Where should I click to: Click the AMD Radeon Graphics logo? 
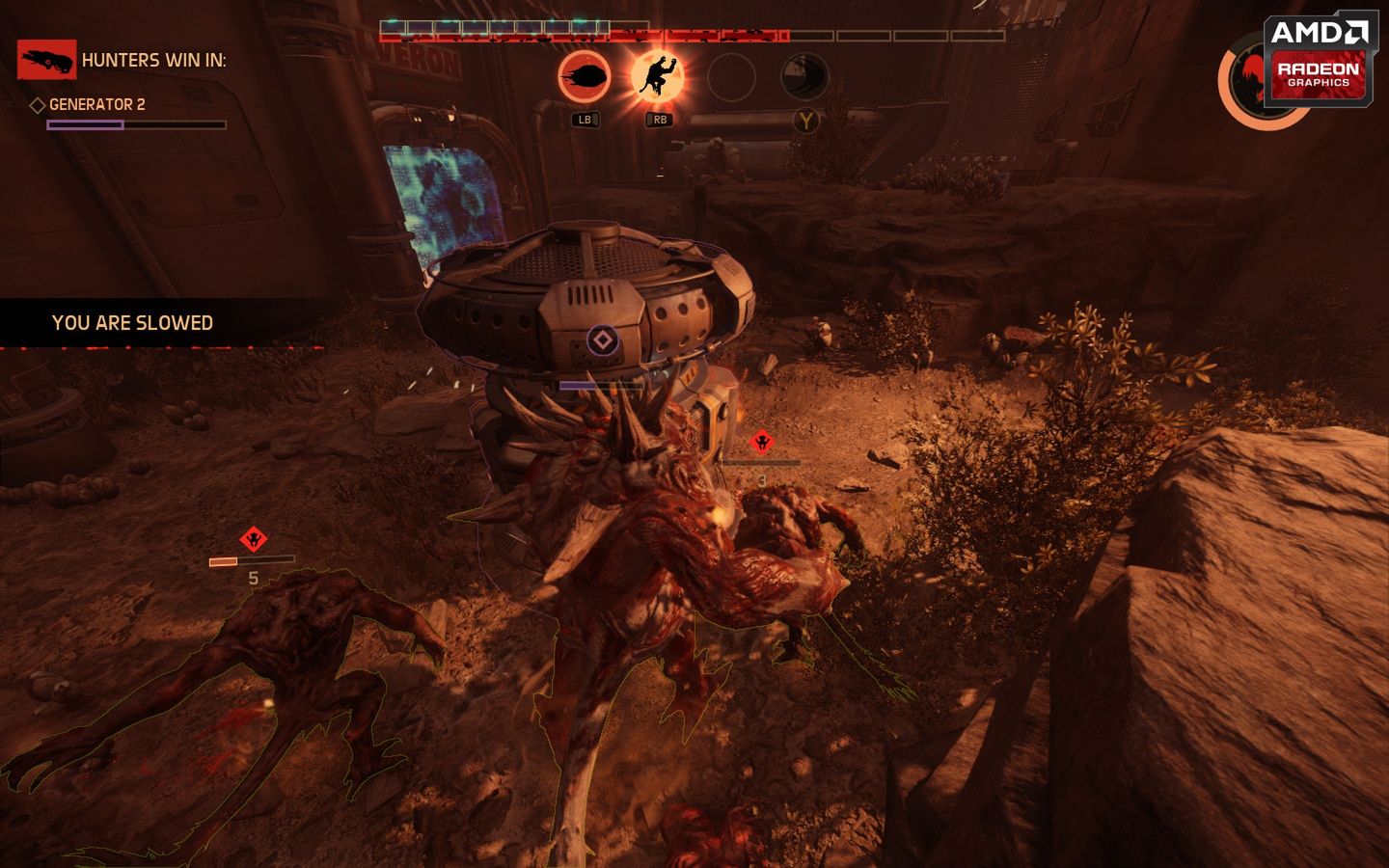pyautogui.click(x=1319, y=61)
